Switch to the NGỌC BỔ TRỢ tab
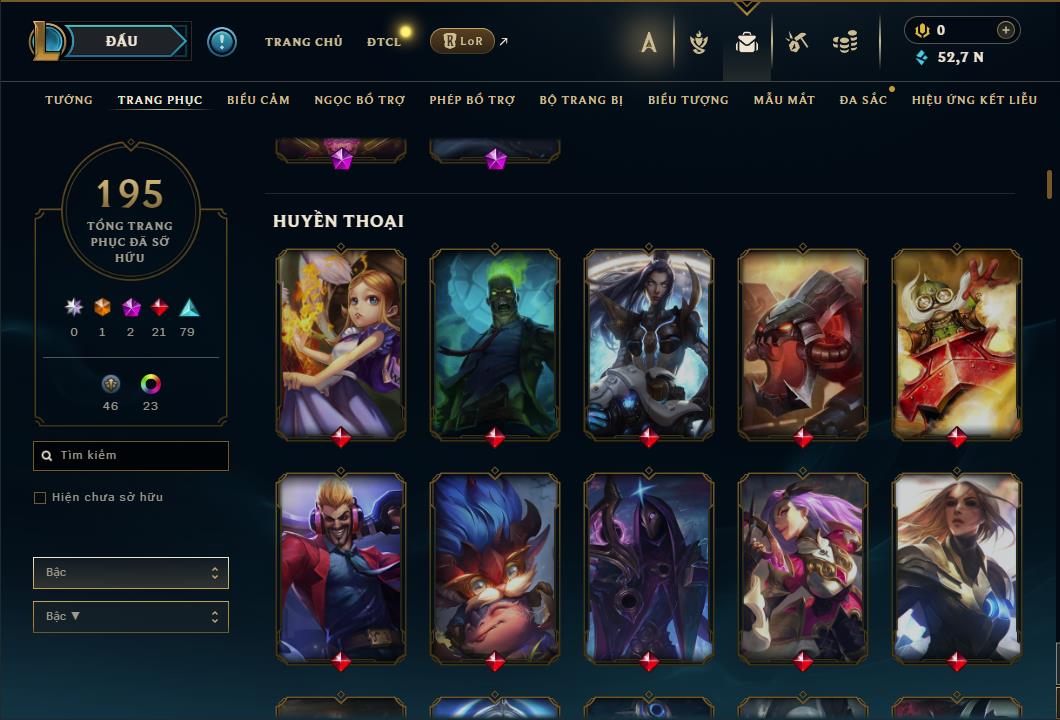Screen dimensions: 1060x720 [359, 100]
